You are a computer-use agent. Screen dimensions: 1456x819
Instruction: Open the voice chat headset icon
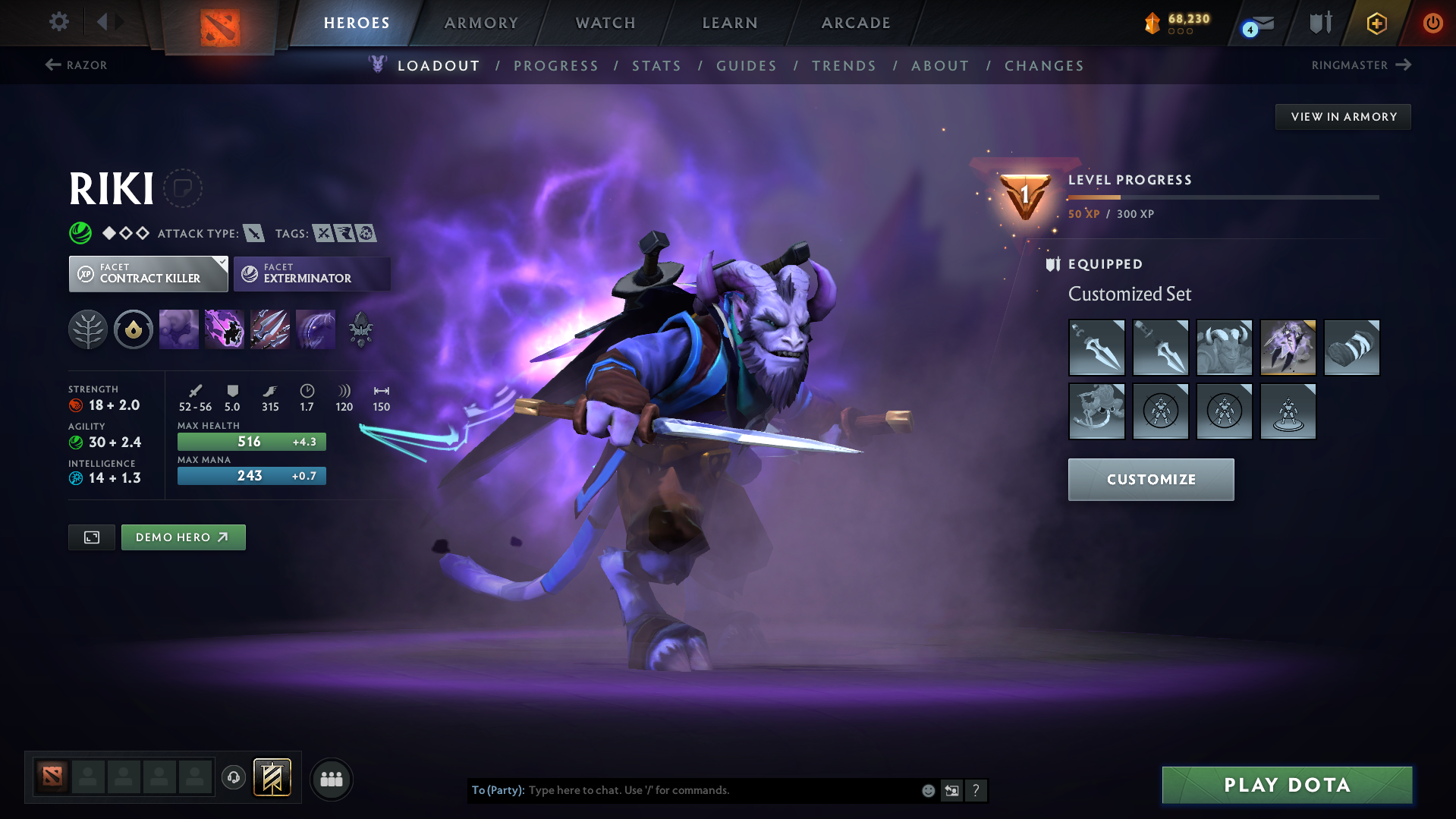pyautogui.click(x=233, y=779)
